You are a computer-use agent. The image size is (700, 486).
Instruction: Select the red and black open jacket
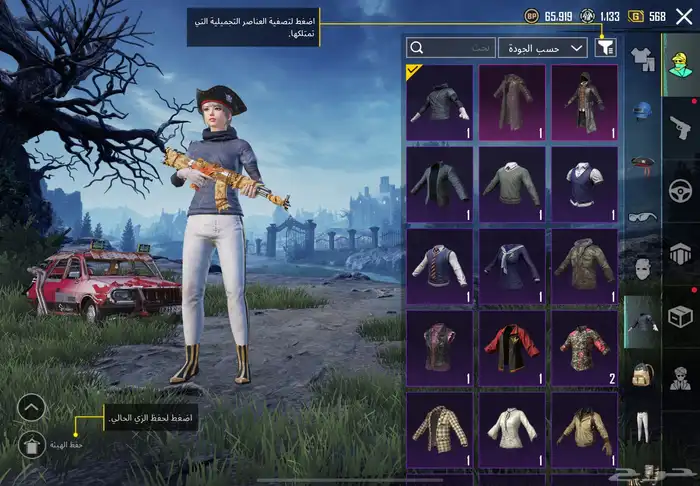[x=512, y=347]
